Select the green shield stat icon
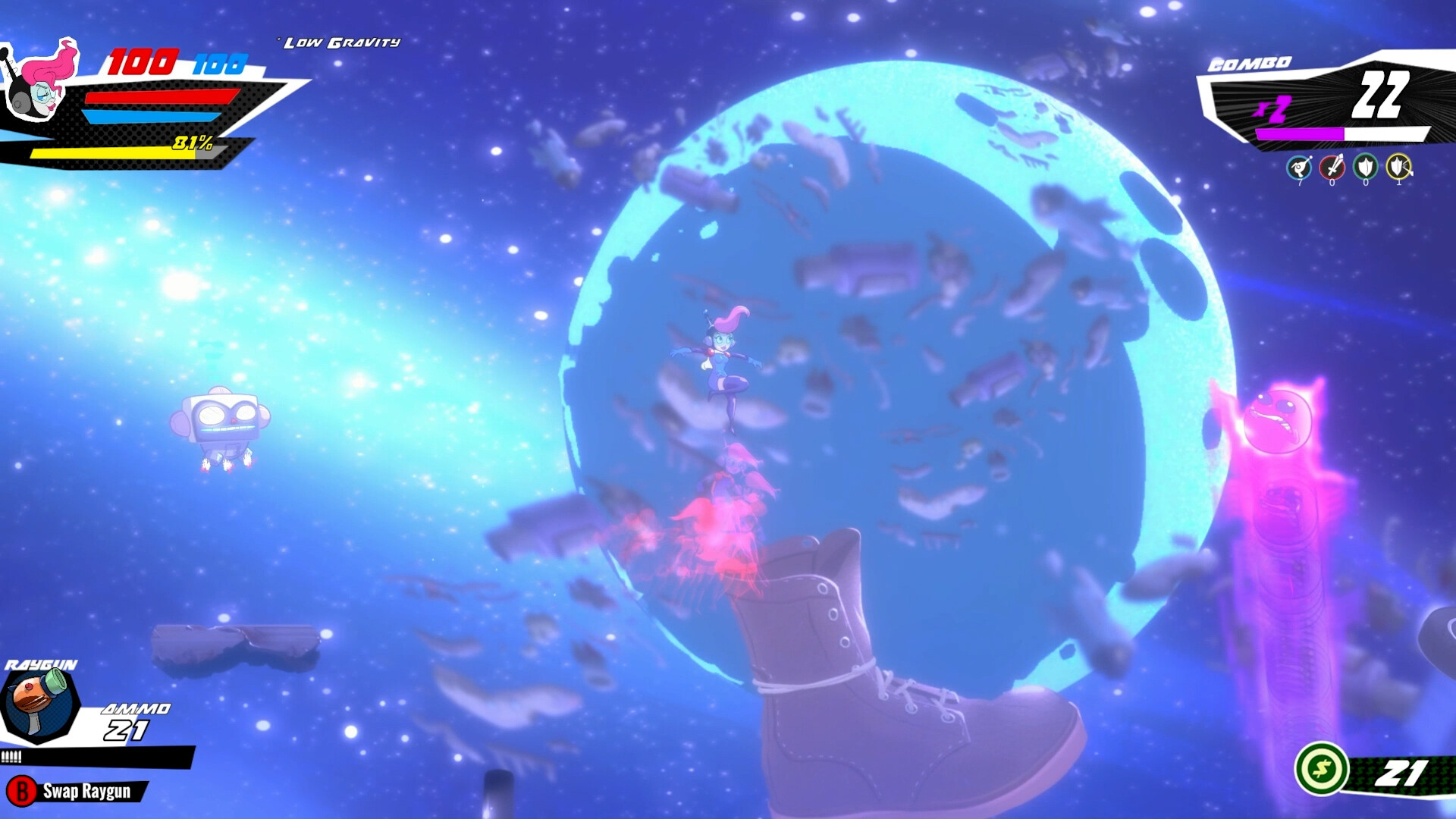Viewport: 1456px width, 819px height. click(x=1365, y=167)
